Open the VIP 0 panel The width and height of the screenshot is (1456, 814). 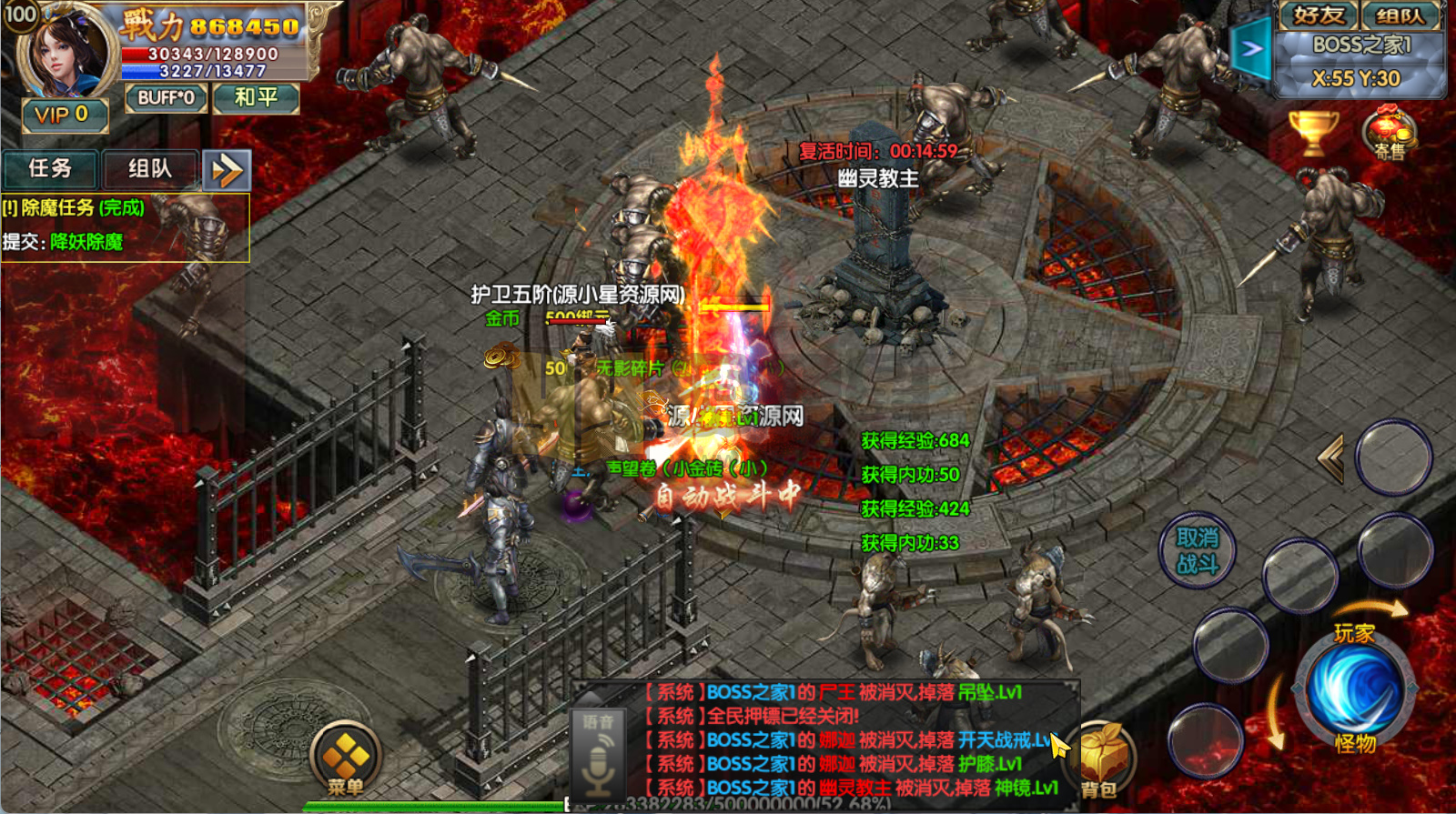click(65, 115)
